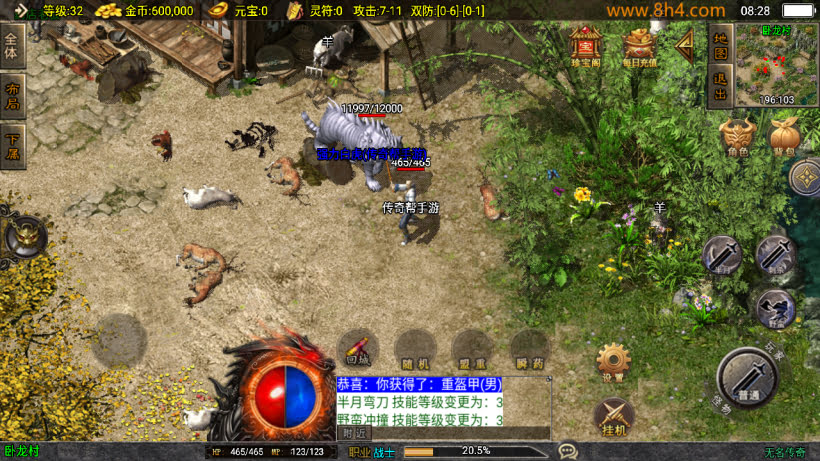Image resolution: width=820 pixels, height=461 pixels.
Task: Toggle 挂机 auto-battle mode
Action: coord(613,416)
